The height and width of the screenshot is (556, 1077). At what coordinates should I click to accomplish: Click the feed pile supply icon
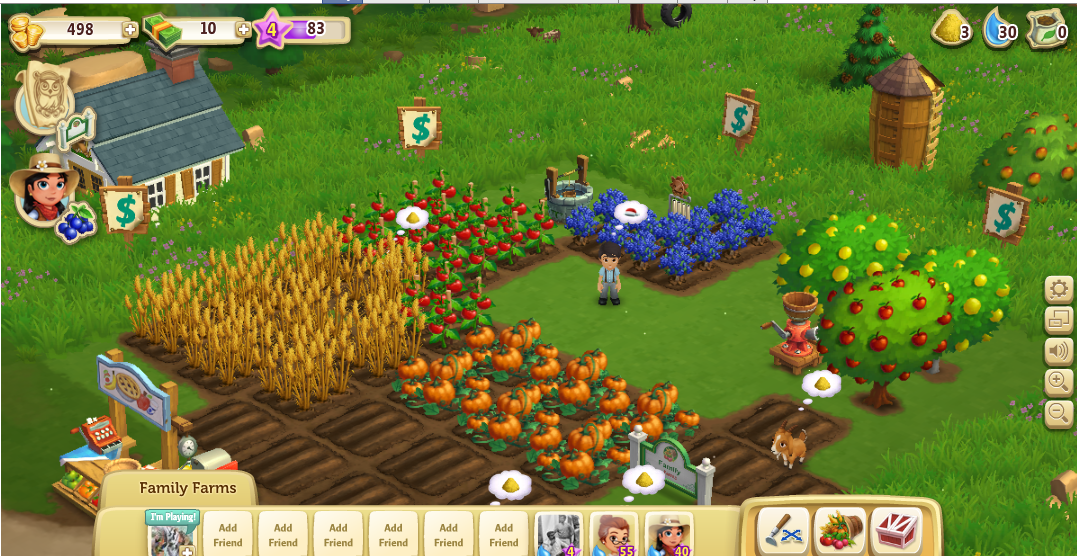(x=951, y=30)
